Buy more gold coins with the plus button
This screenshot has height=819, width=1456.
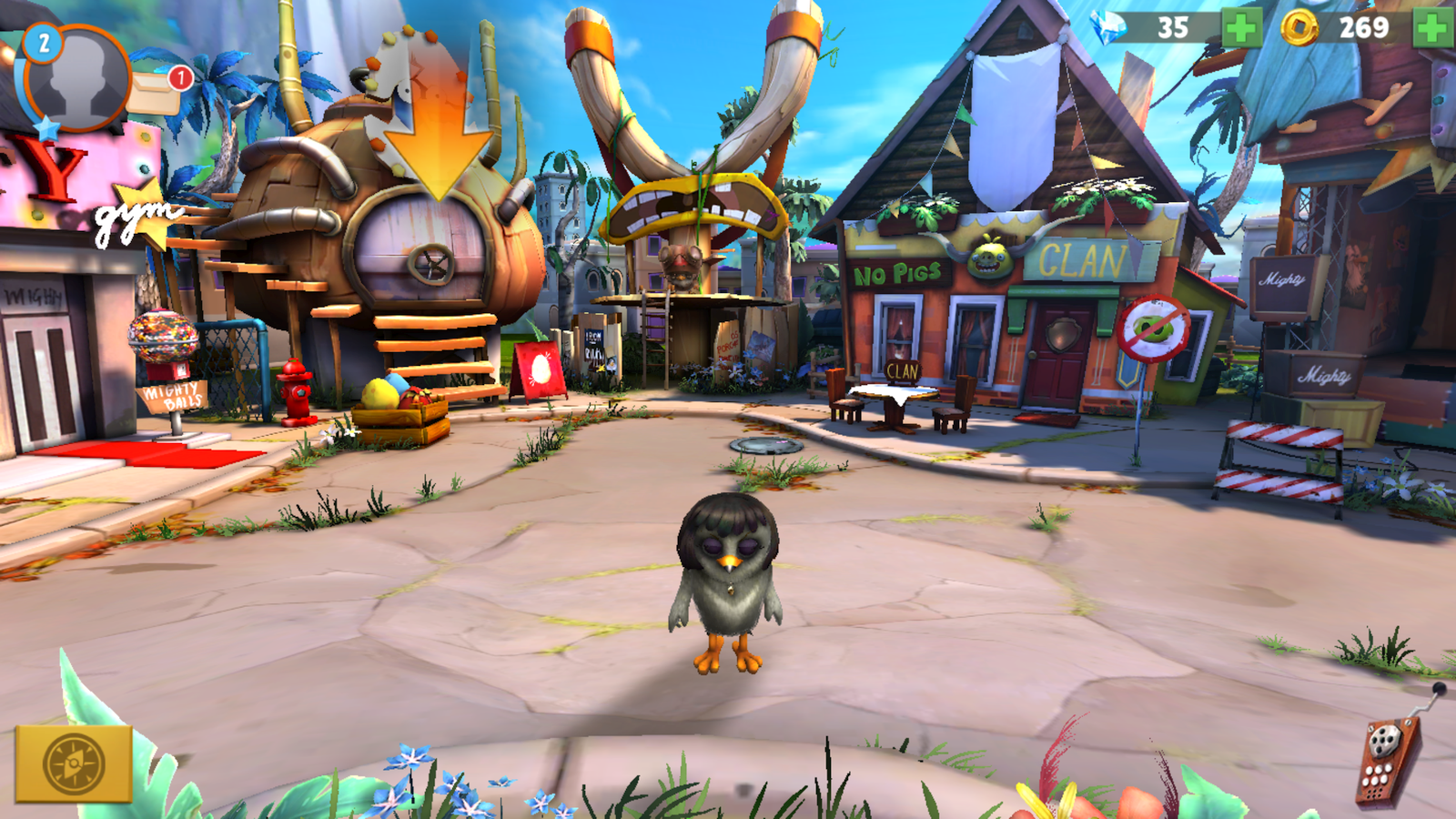coord(1432,27)
